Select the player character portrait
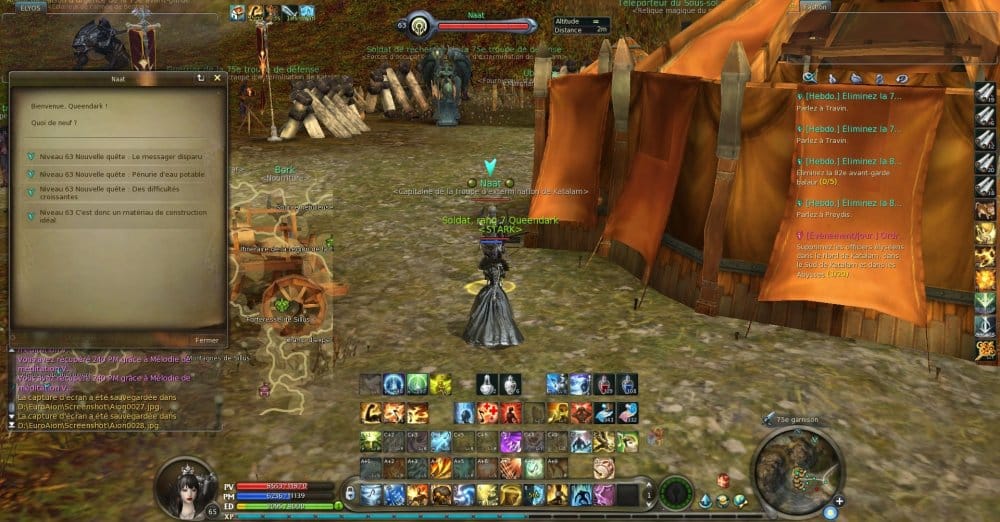Viewport: 1000px width, 522px height. click(184, 484)
